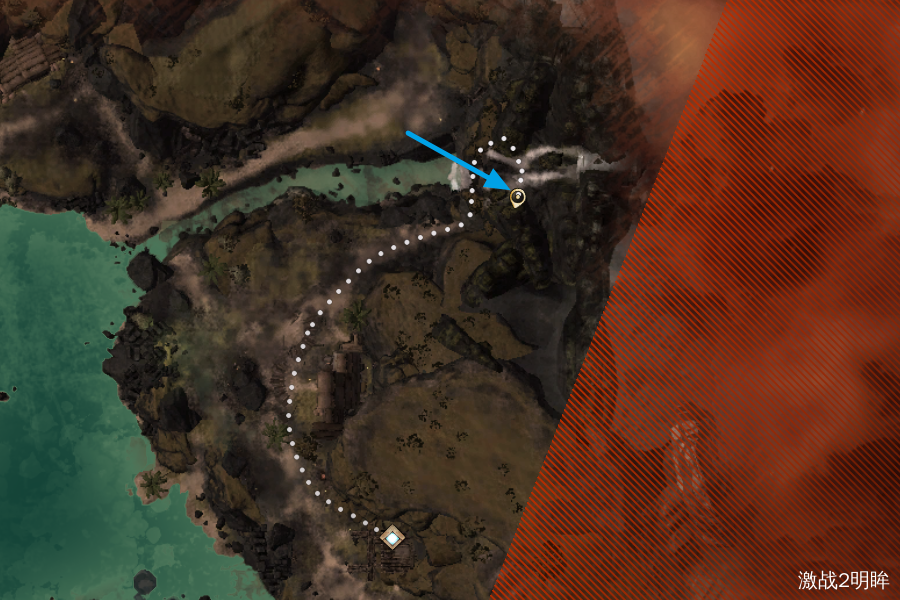Click the yellow location pin marker

(517, 198)
